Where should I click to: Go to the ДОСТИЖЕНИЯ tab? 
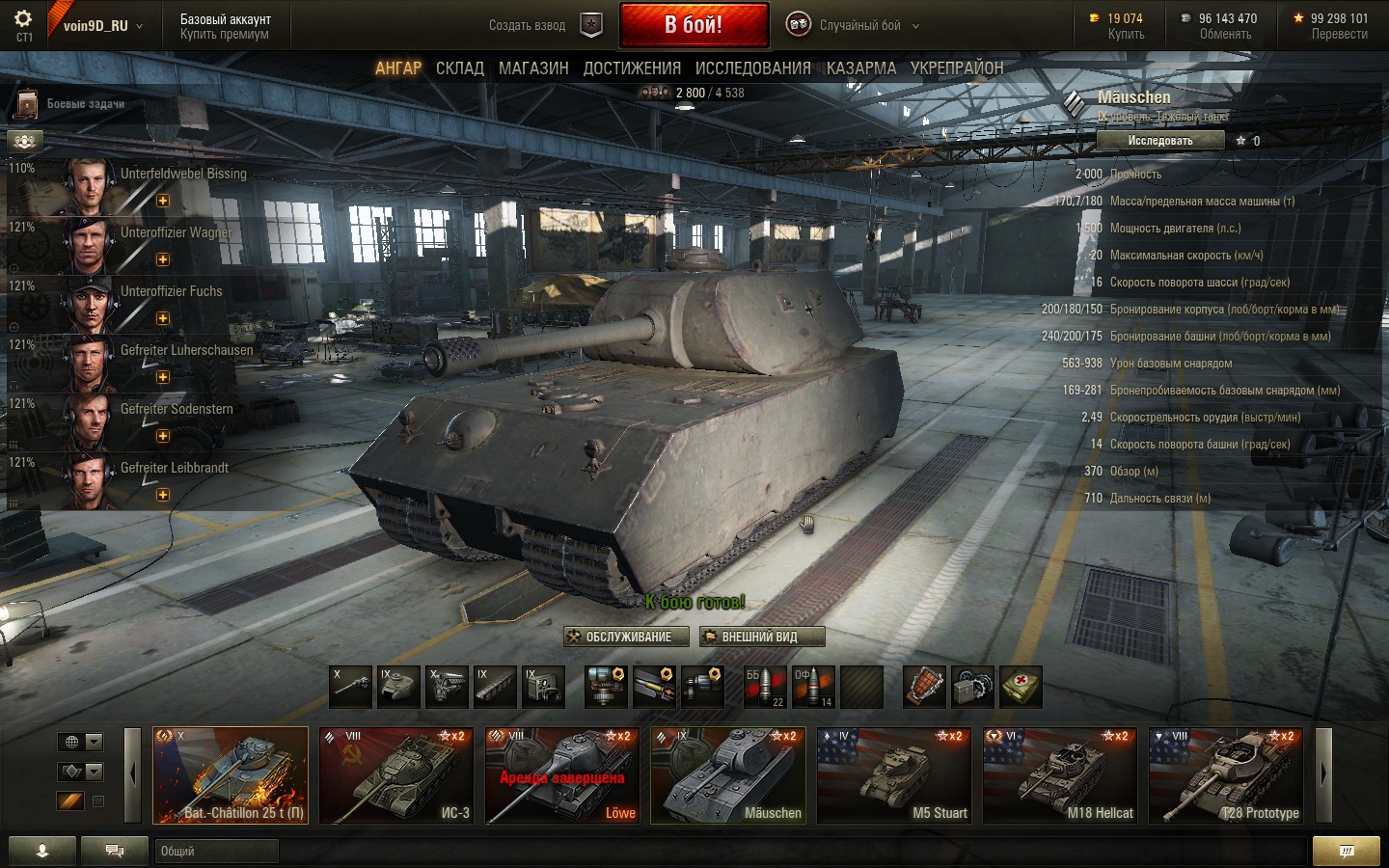632,68
